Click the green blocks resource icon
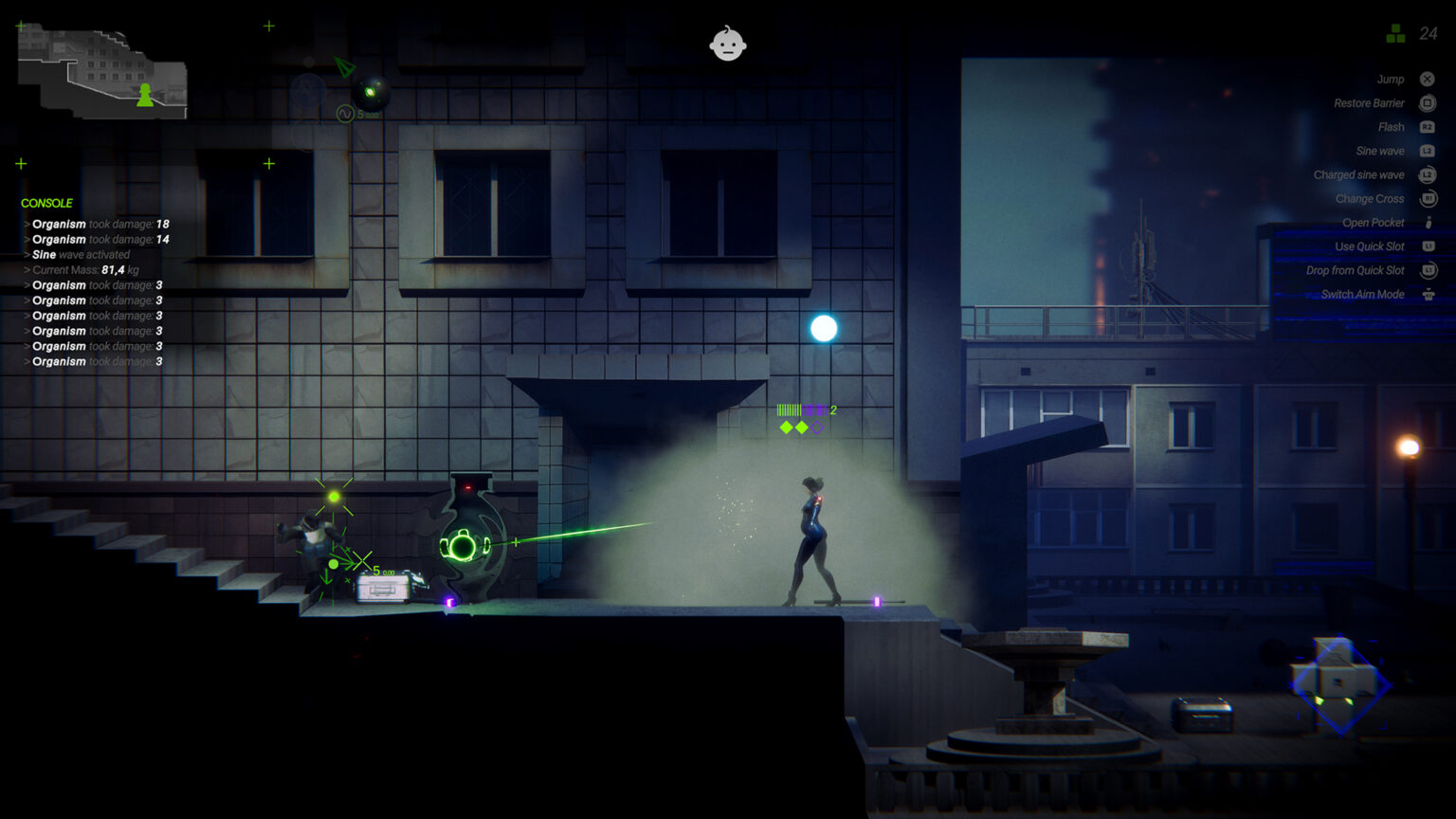This screenshot has height=819, width=1456. [1395, 34]
